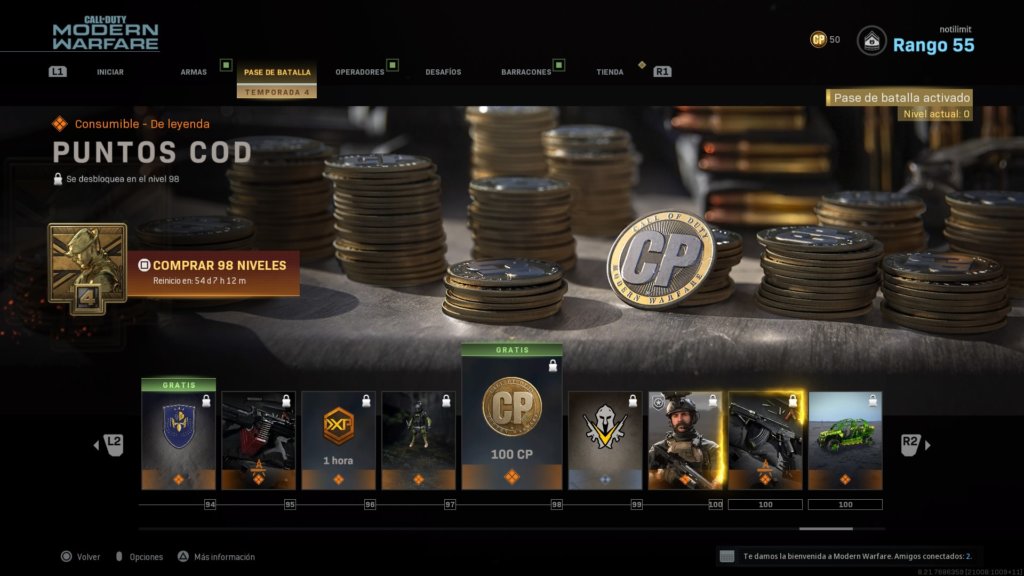This screenshot has height=576, width=1024.
Task: Click the COD Points balance icon
Action: point(819,40)
